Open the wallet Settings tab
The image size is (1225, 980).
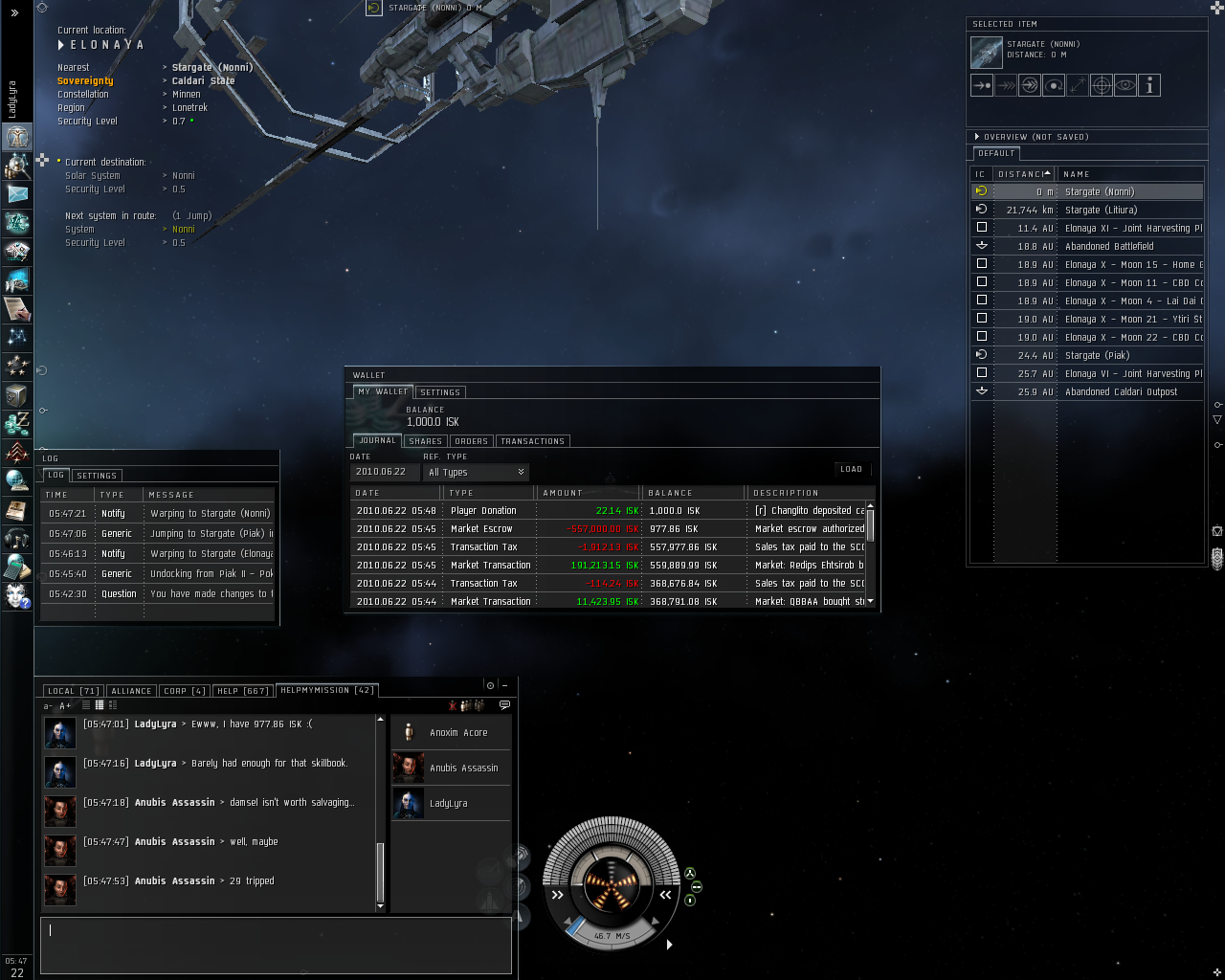(x=440, y=392)
